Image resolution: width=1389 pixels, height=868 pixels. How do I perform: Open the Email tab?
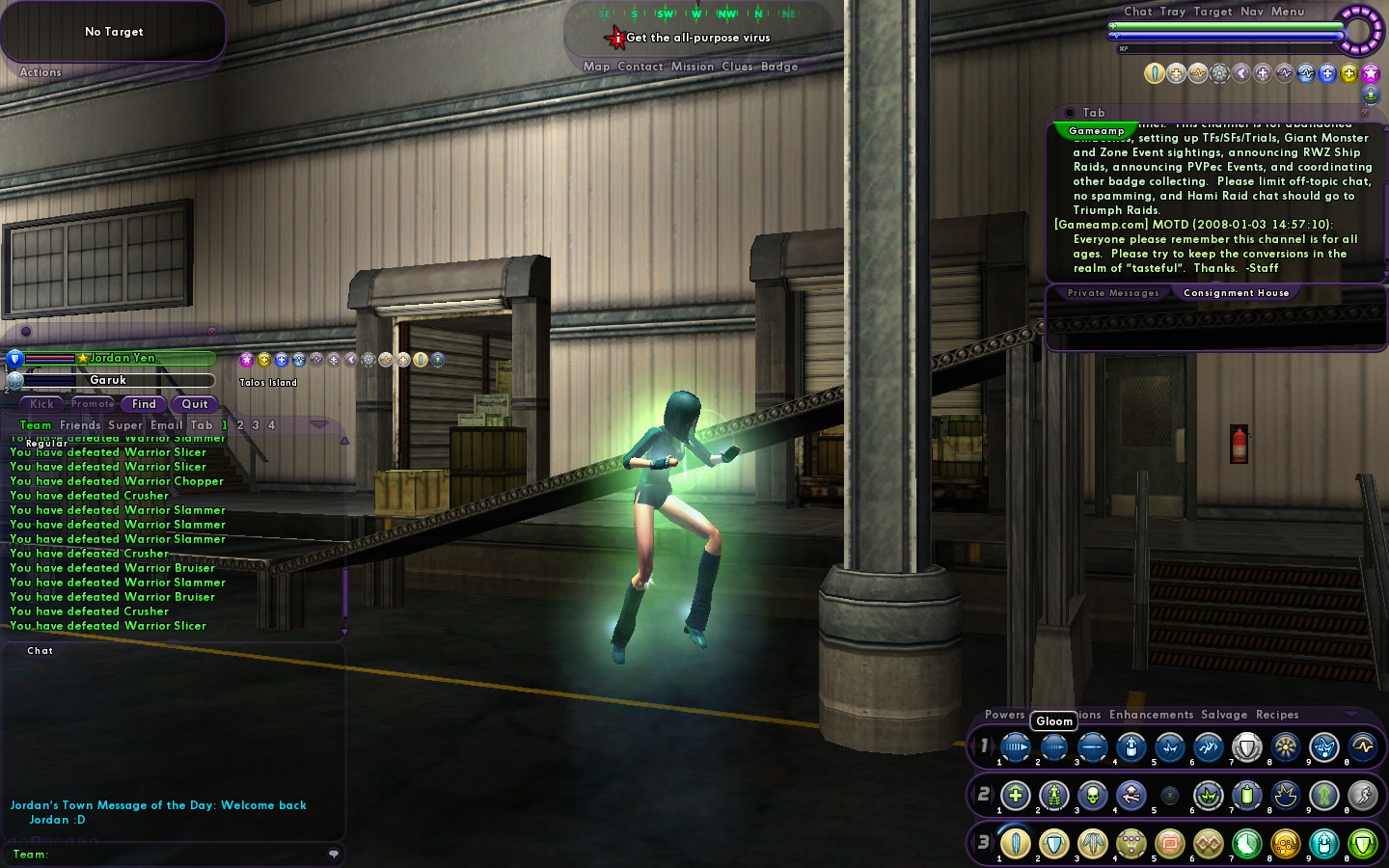click(166, 425)
